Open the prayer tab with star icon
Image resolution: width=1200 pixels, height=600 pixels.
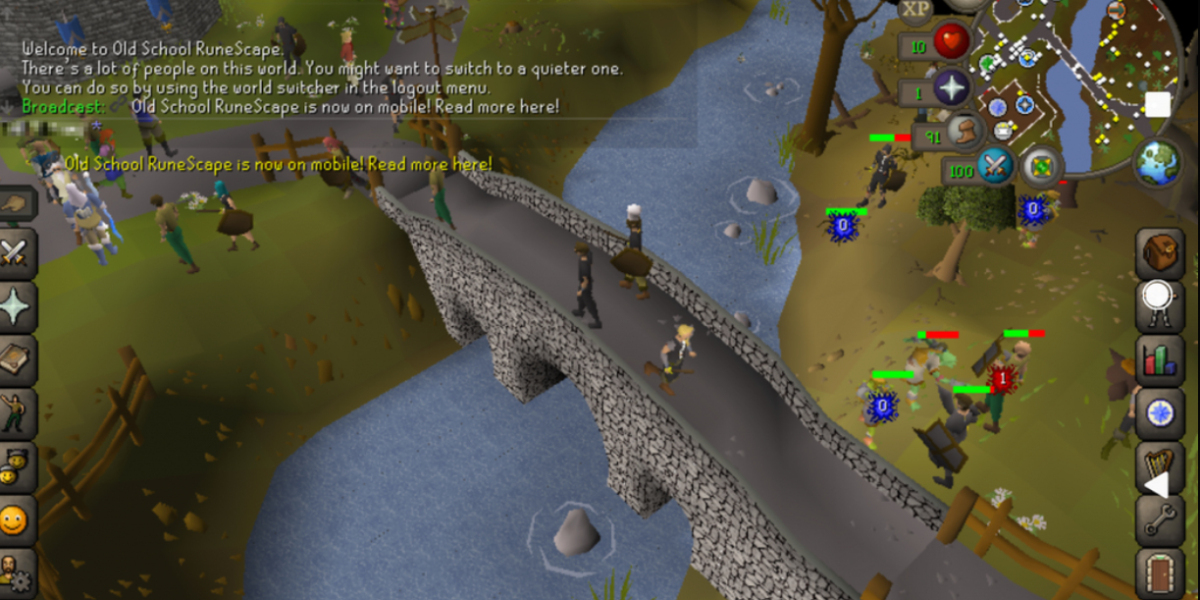(17, 305)
